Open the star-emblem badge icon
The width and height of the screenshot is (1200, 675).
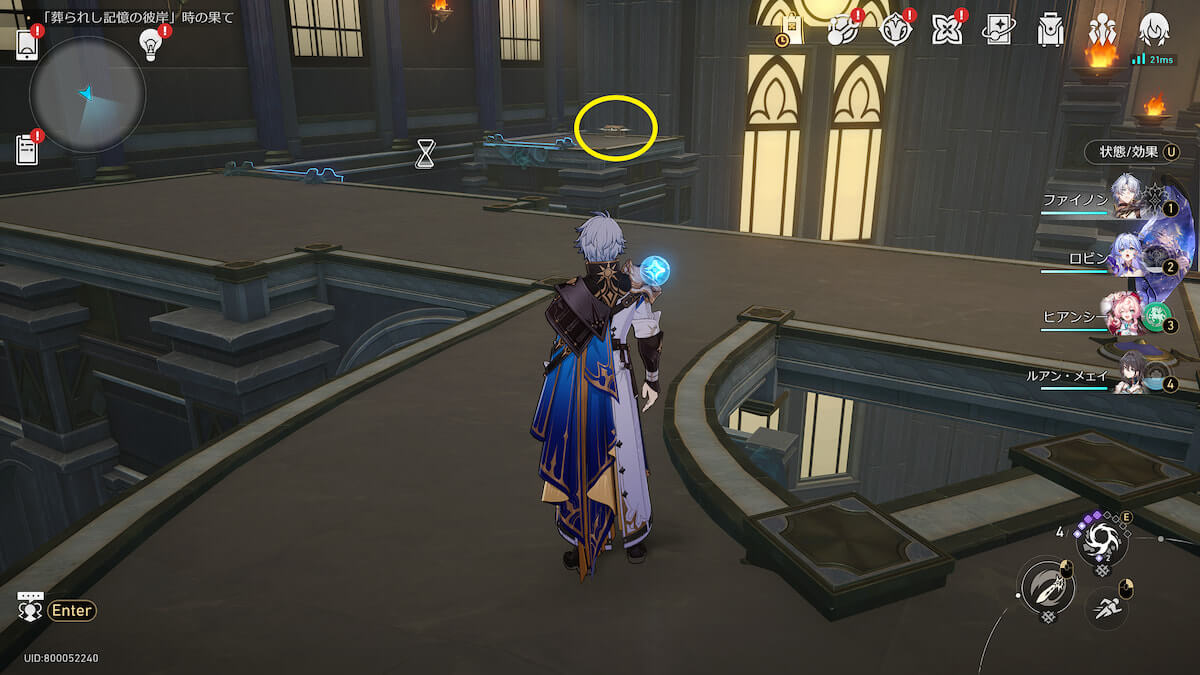point(894,31)
